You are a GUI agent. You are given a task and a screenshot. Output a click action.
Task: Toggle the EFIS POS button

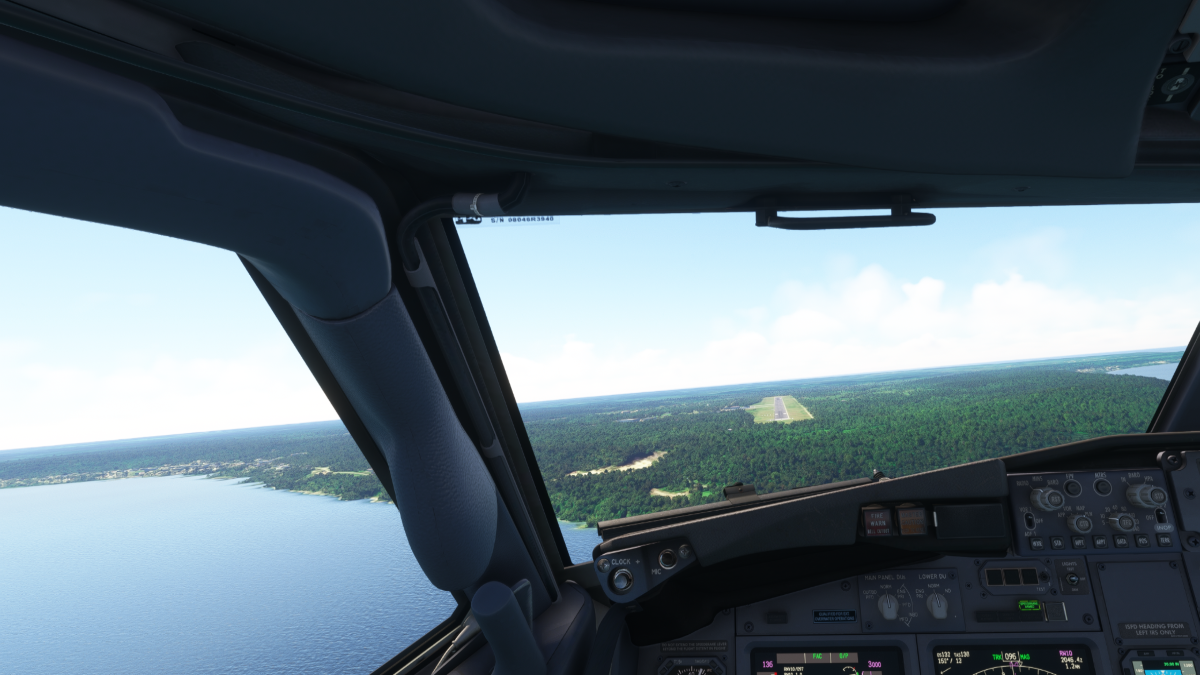pos(1144,540)
